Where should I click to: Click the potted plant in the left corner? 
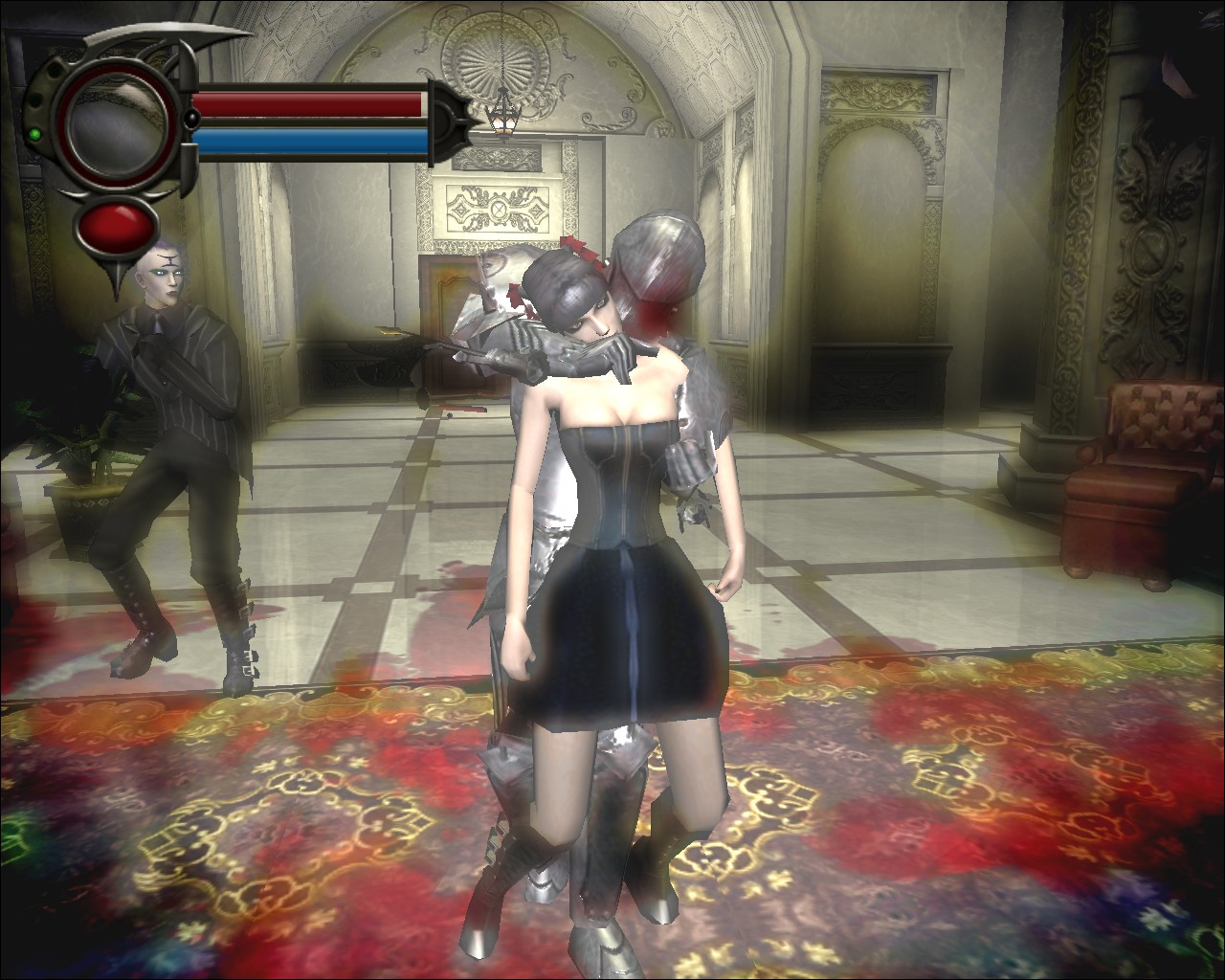pos(81,469)
